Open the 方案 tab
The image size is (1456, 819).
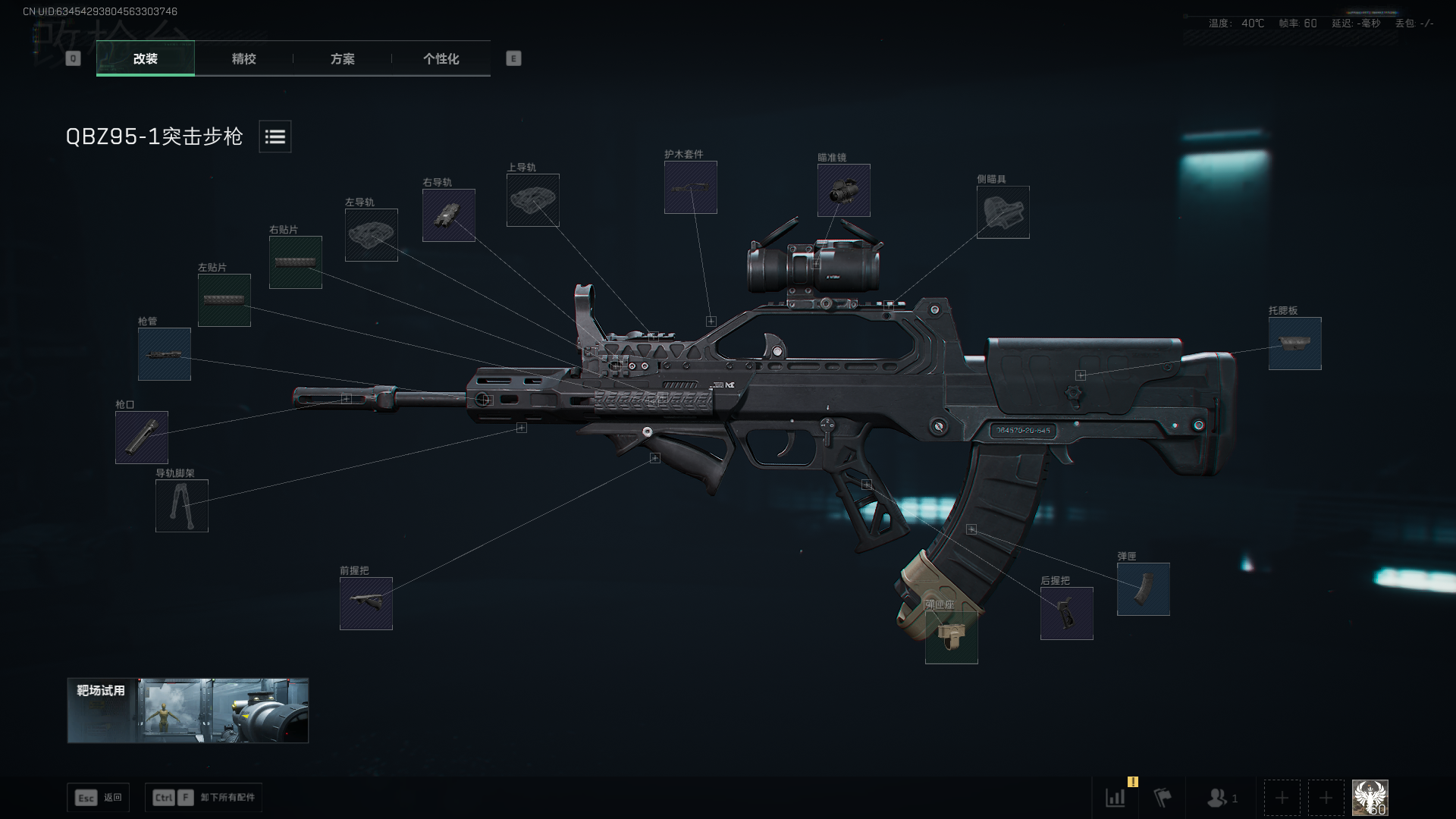342,58
